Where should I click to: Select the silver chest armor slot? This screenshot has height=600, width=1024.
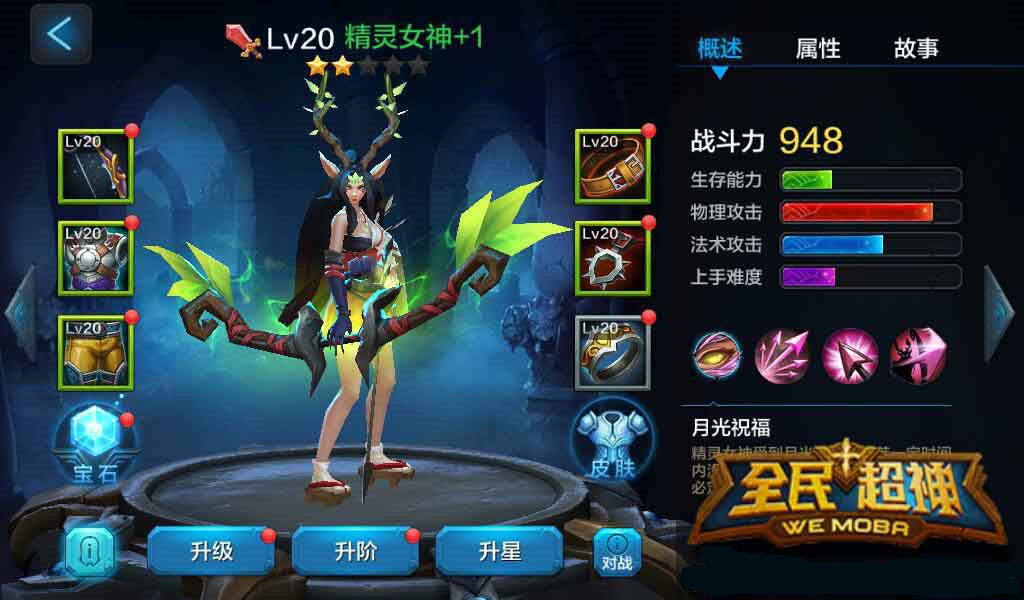click(95, 258)
